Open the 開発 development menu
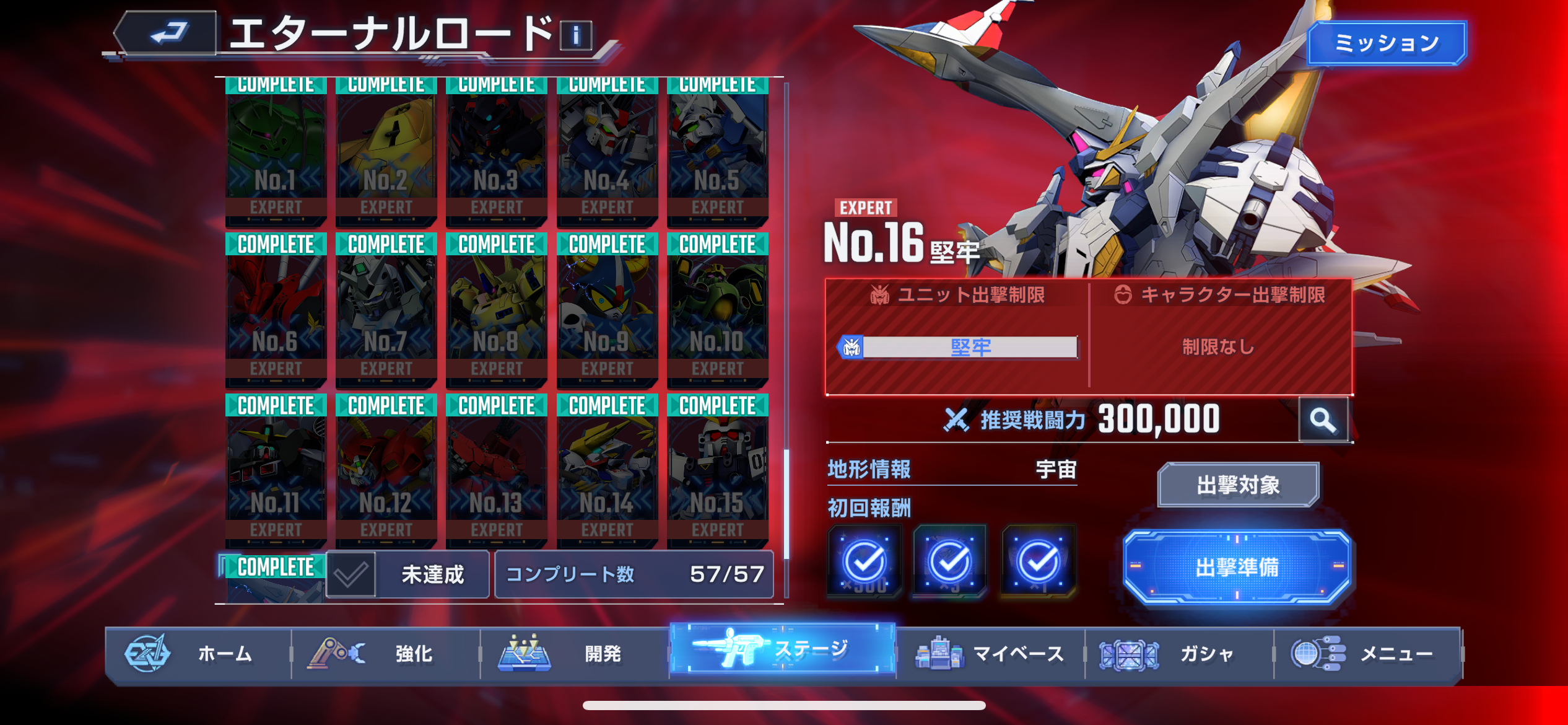Viewport: 1568px width, 725px height. point(575,654)
